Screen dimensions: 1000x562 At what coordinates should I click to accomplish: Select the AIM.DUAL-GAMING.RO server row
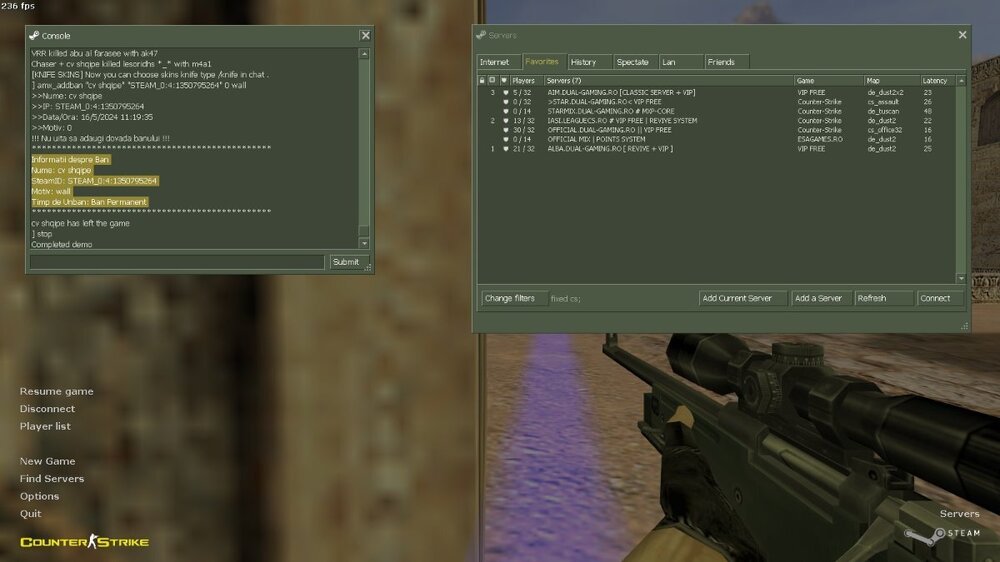(x=621, y=92)
